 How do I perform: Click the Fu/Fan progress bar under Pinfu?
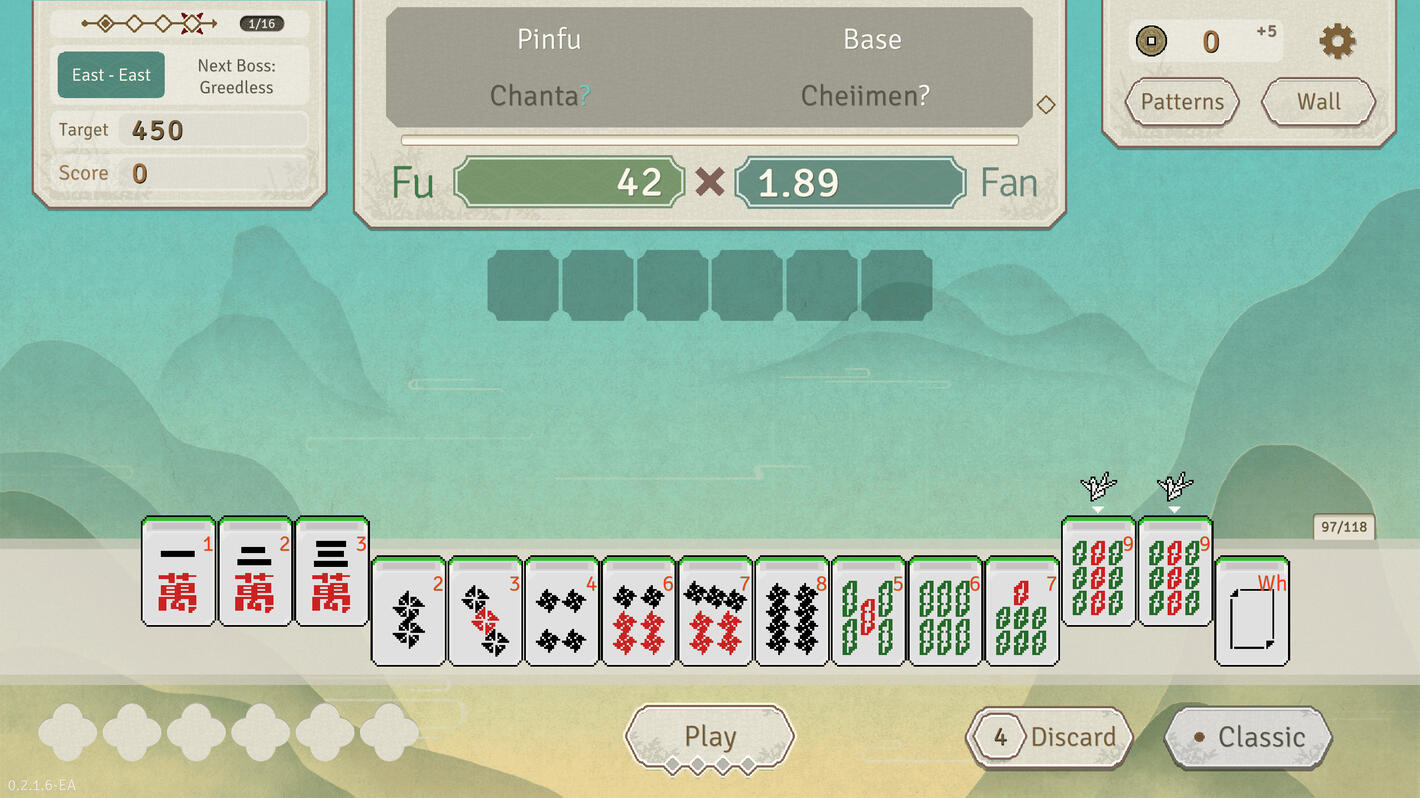point(710,139)
